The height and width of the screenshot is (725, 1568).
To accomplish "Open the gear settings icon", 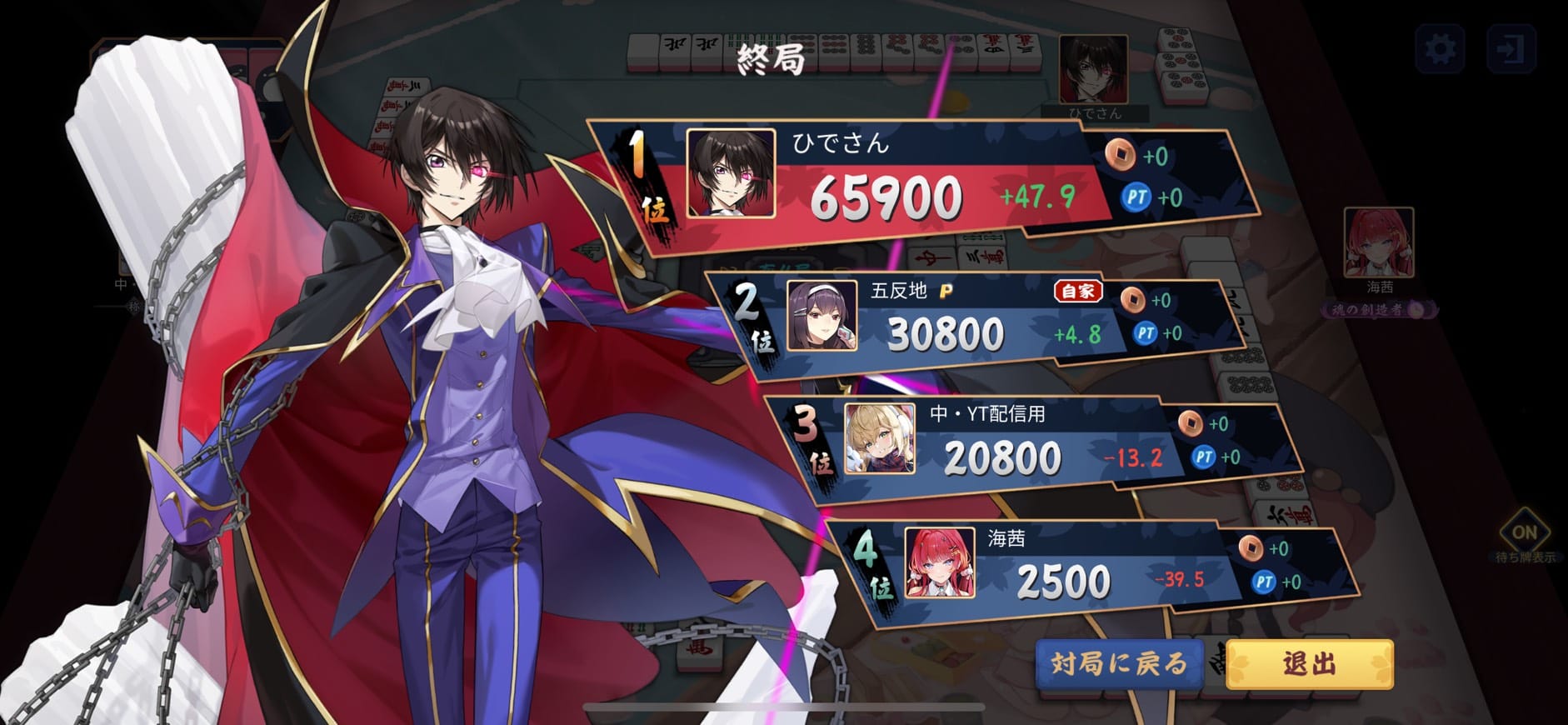I will (x=1441, y=49).
